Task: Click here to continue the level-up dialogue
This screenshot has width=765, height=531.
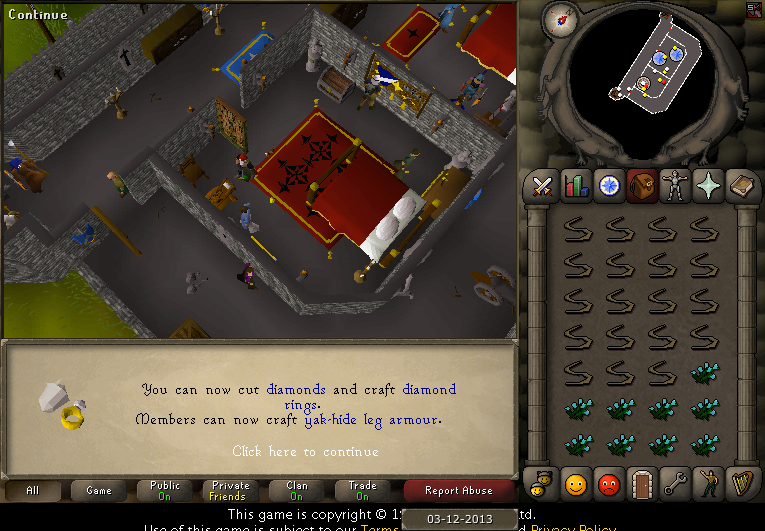Action: click(x=305, y=451)
